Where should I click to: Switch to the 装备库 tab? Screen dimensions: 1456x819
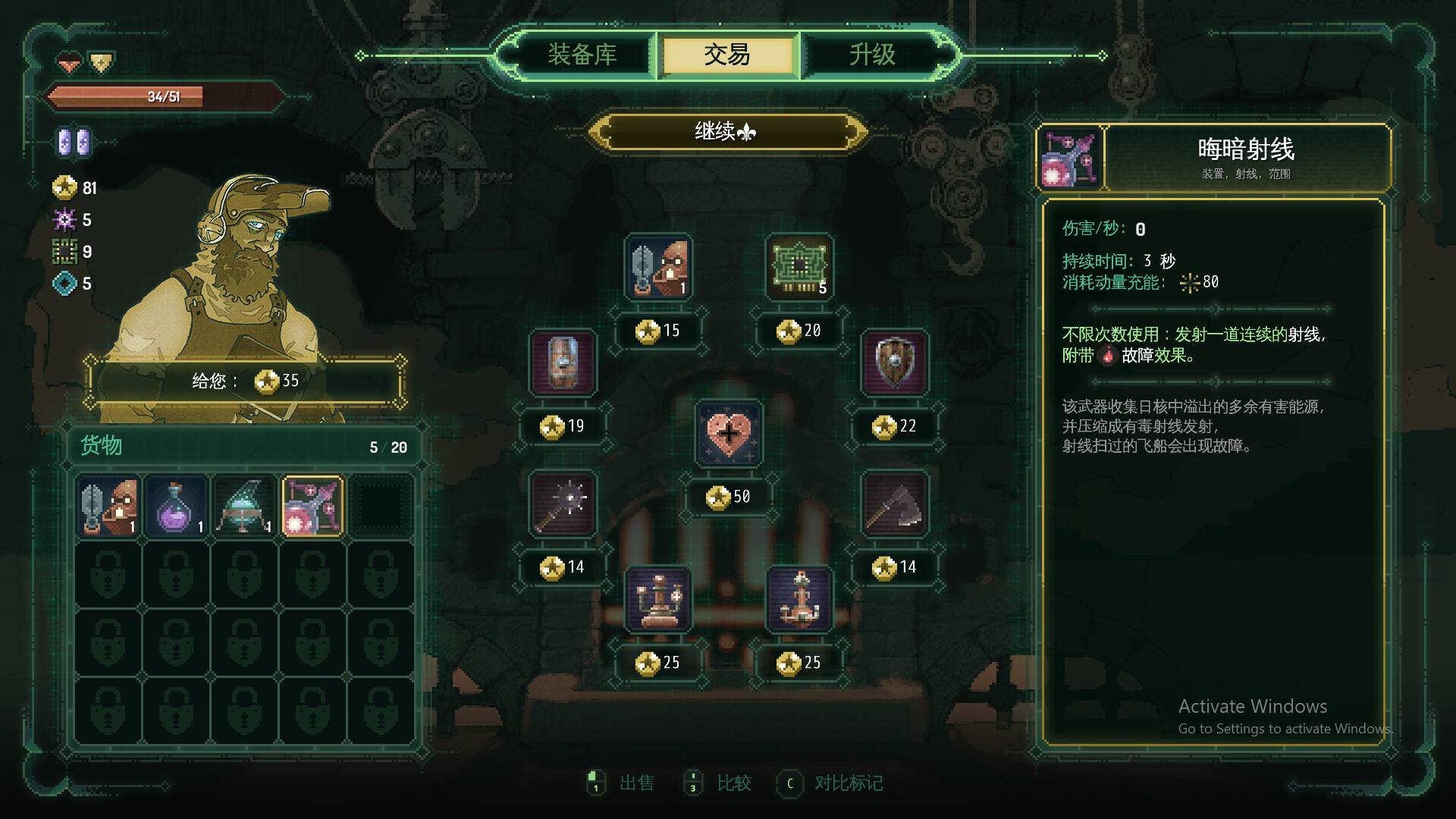[x=580, y=55]
